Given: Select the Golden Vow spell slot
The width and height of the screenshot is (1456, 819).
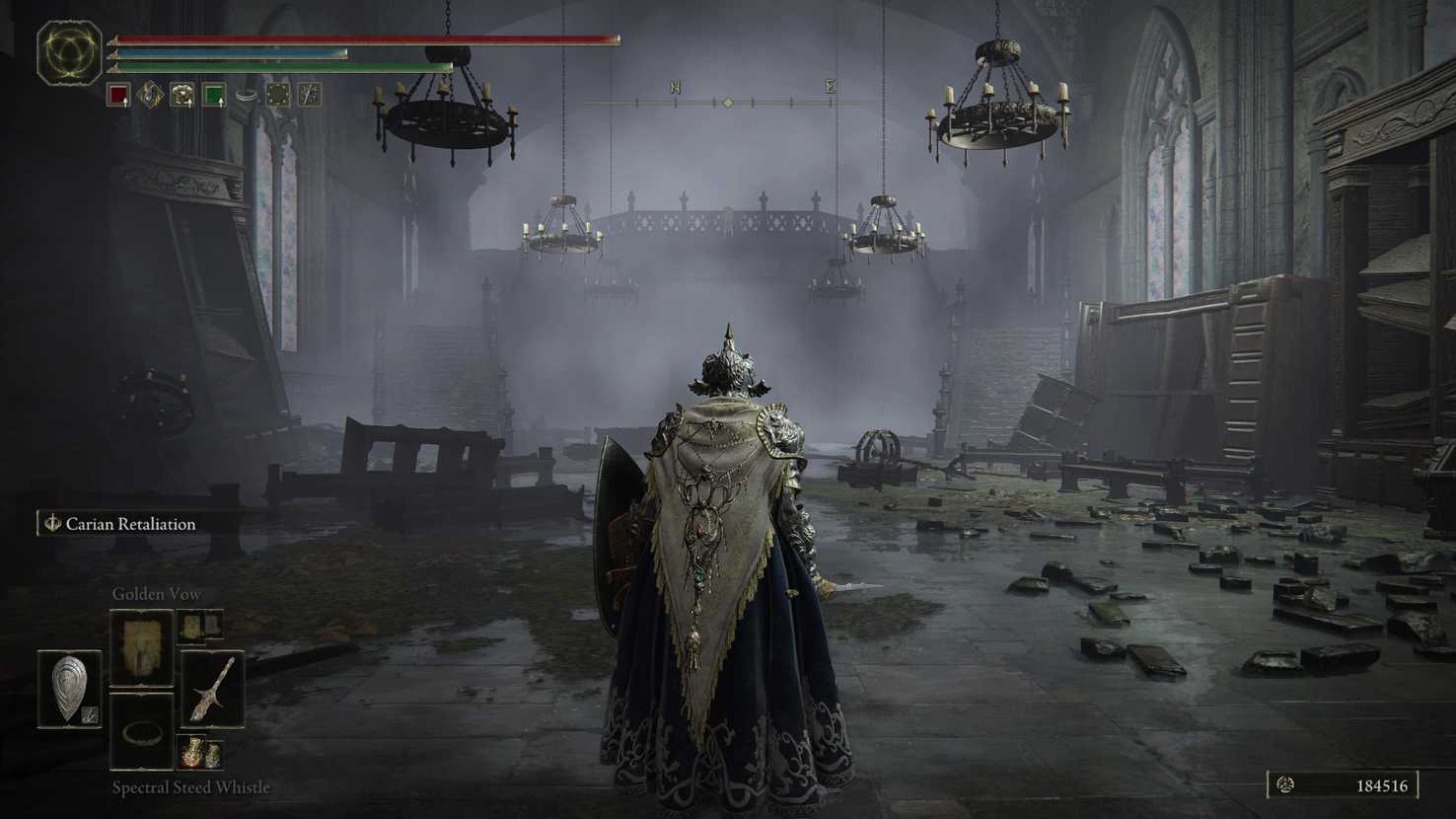Looking at the screenshot, I should point(142,647).
